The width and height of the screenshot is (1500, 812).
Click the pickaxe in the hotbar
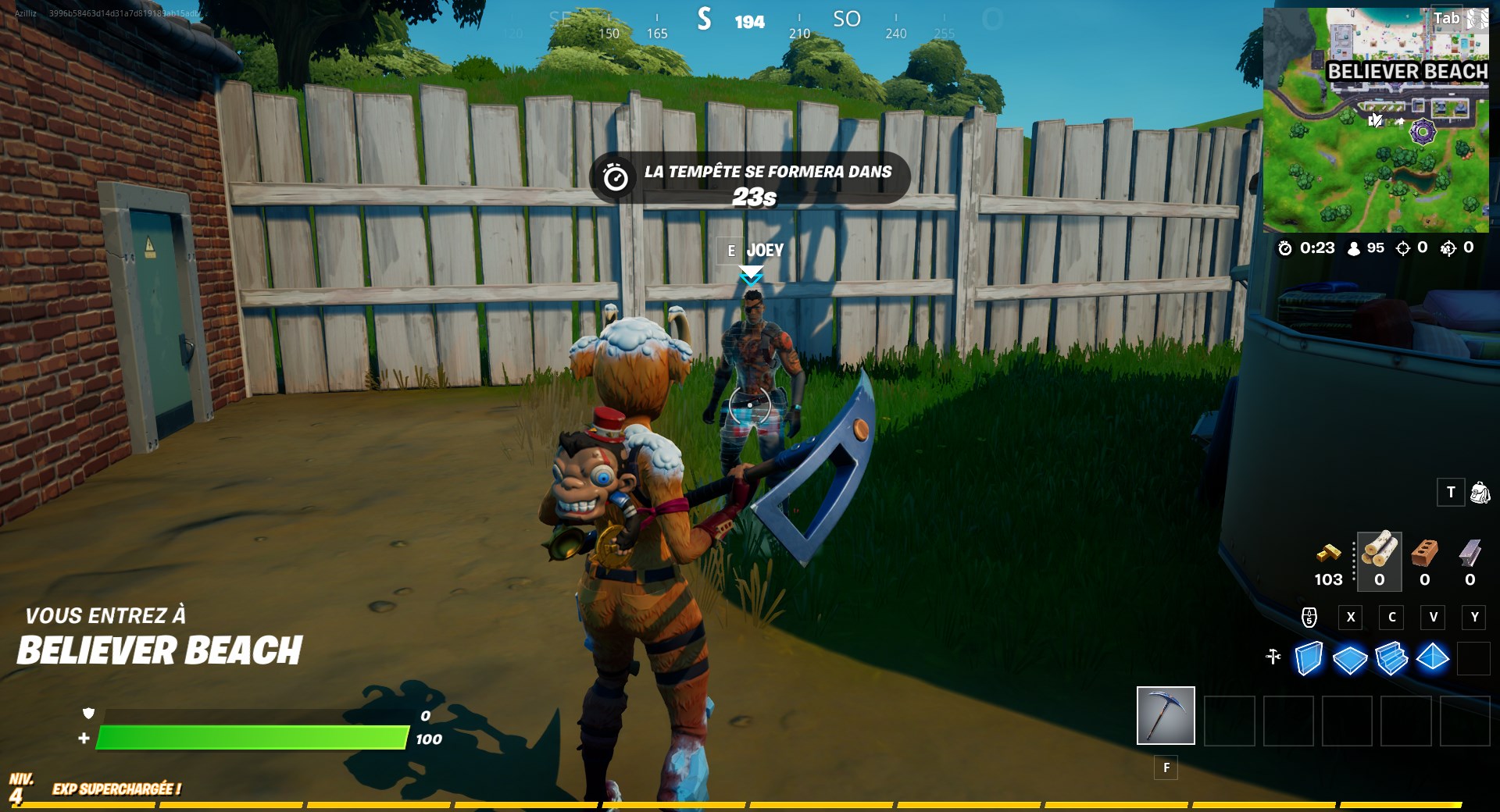point(1166,717)
